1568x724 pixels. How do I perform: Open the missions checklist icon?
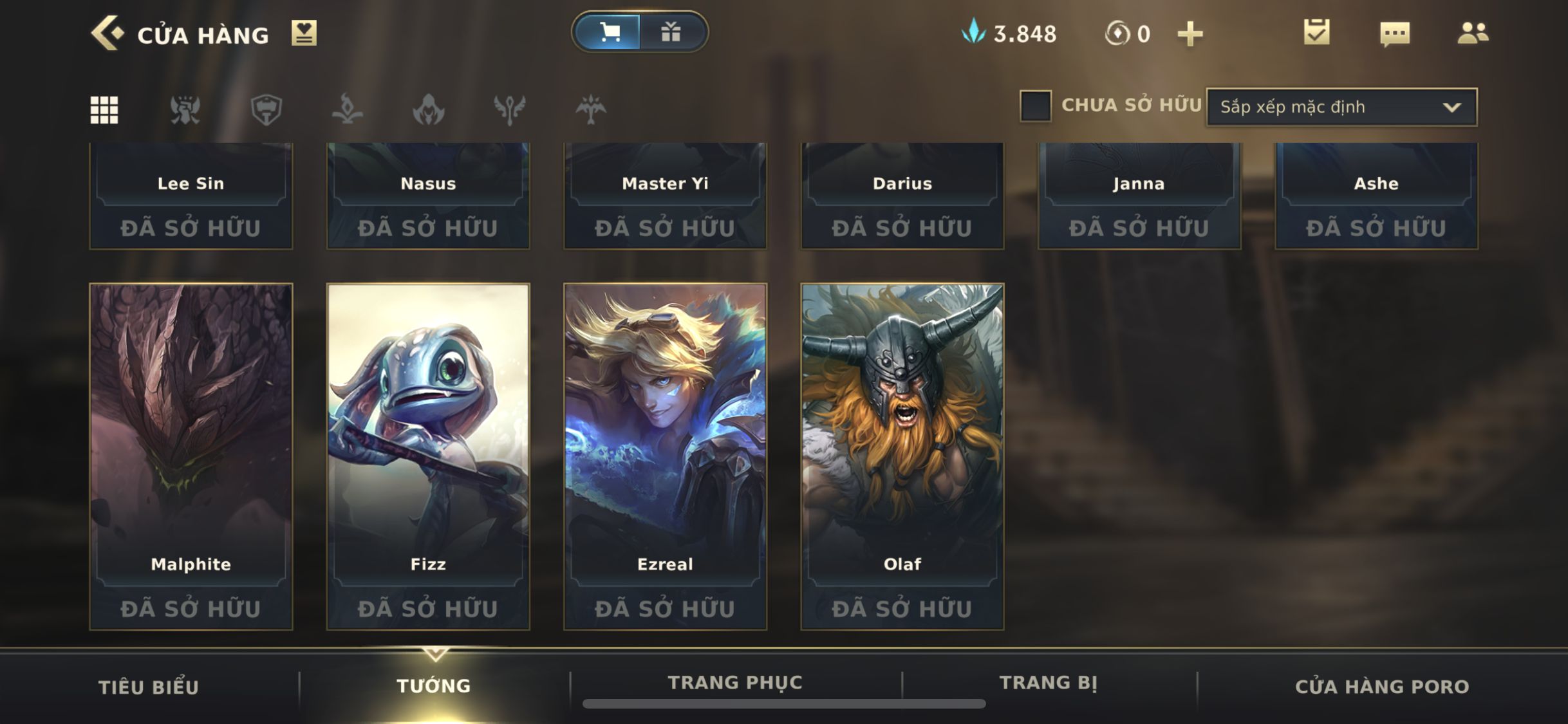(x=1316, y=32)
